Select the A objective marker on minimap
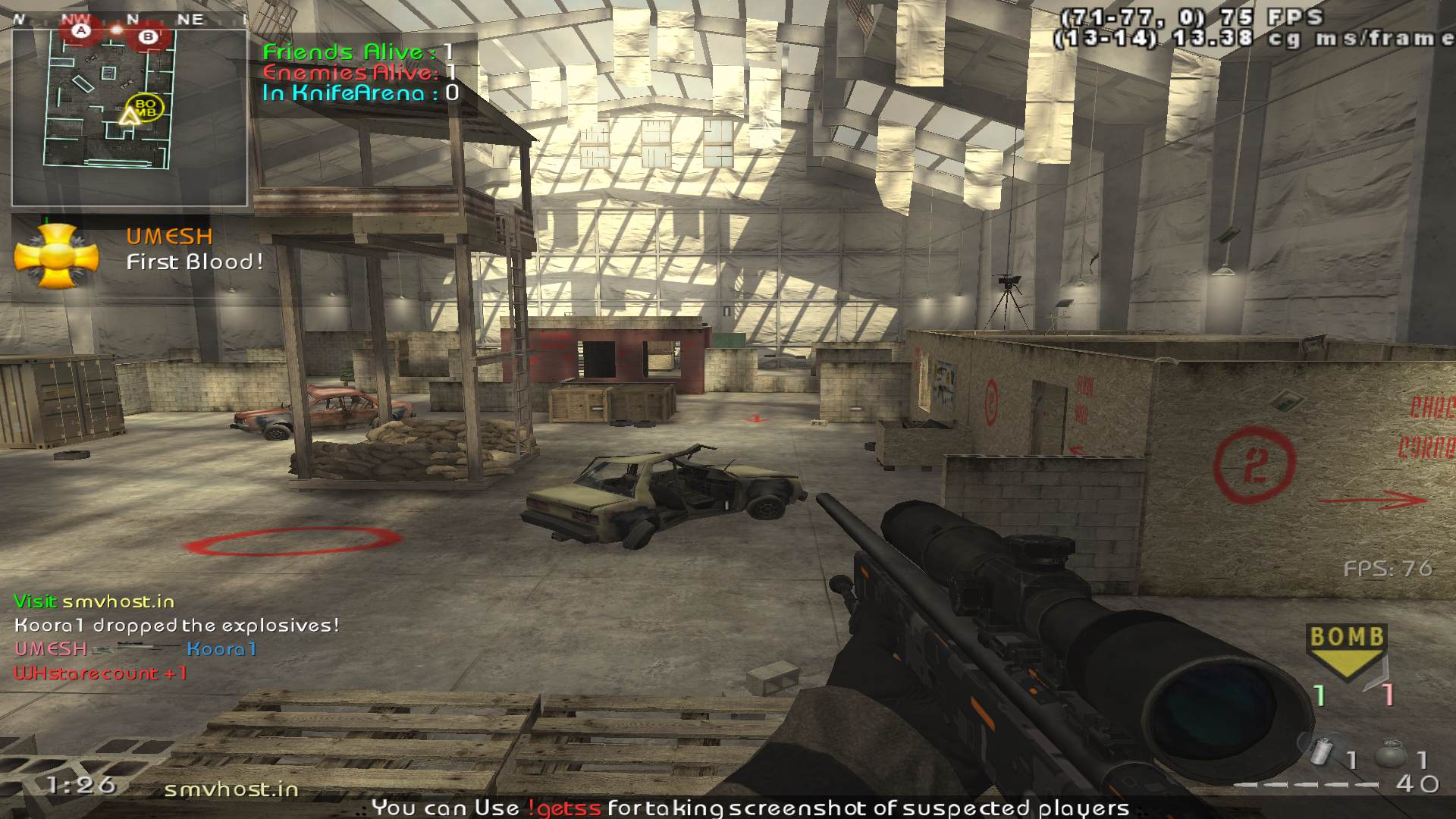This screenshot has height=819, width=1456. 81,31
